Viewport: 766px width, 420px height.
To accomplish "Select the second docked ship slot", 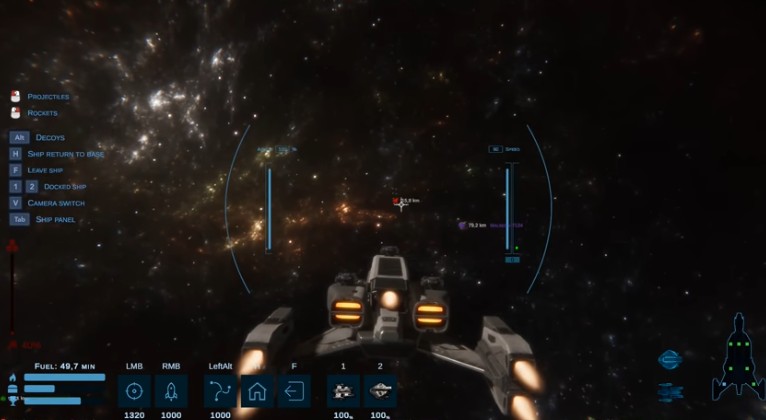I will tap(380, 390).
